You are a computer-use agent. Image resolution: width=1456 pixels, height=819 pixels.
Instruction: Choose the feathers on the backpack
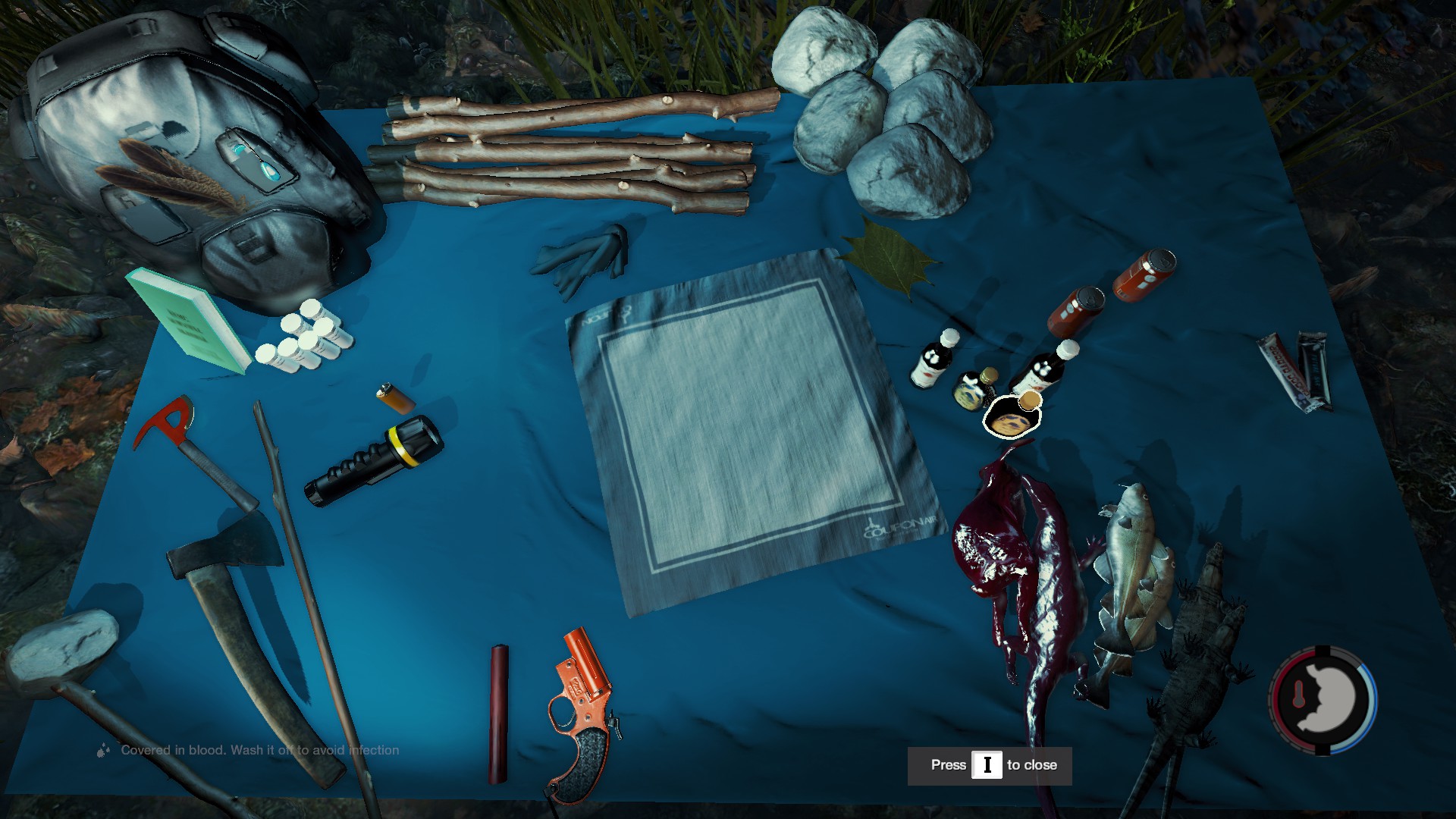tap(171, 178)
